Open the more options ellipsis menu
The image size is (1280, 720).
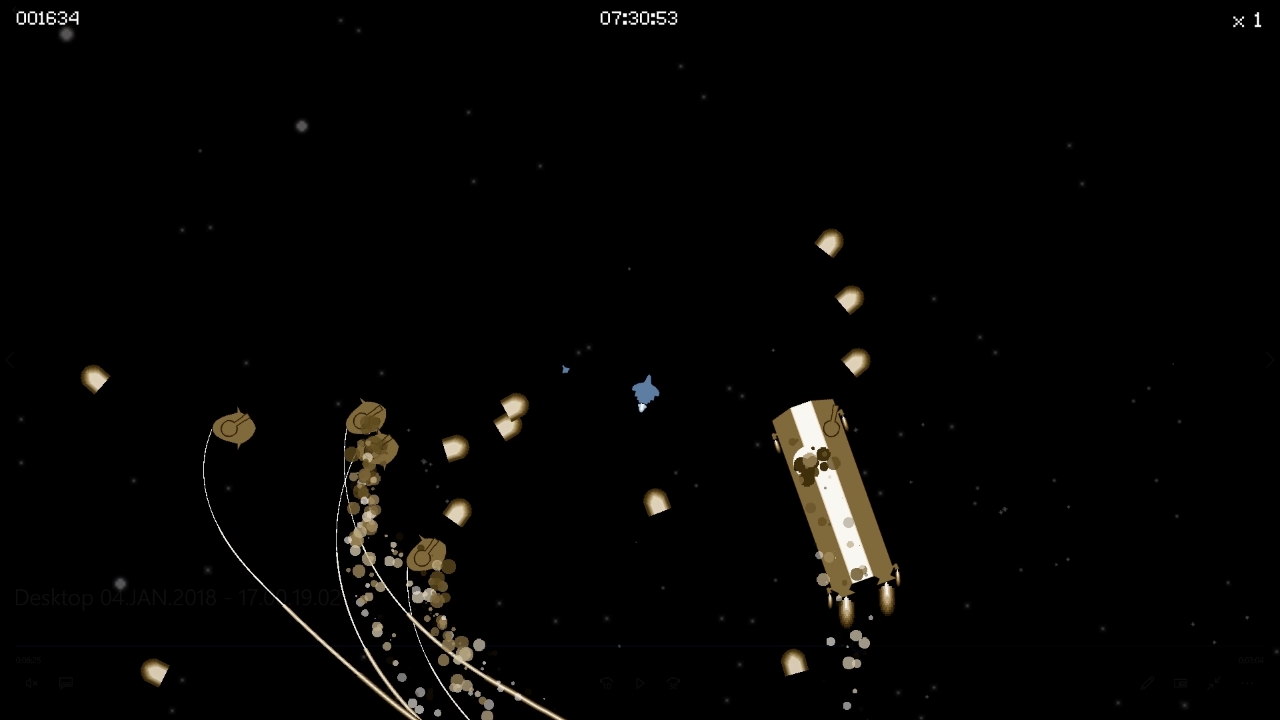[x=1247, y=683]
